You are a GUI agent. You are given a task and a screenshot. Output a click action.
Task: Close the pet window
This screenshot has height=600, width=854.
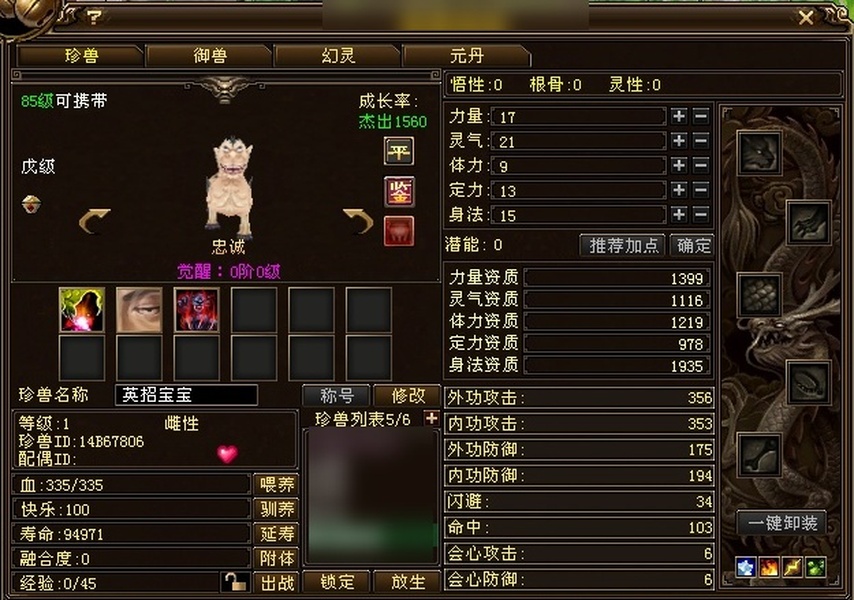(x=806, y=17)
